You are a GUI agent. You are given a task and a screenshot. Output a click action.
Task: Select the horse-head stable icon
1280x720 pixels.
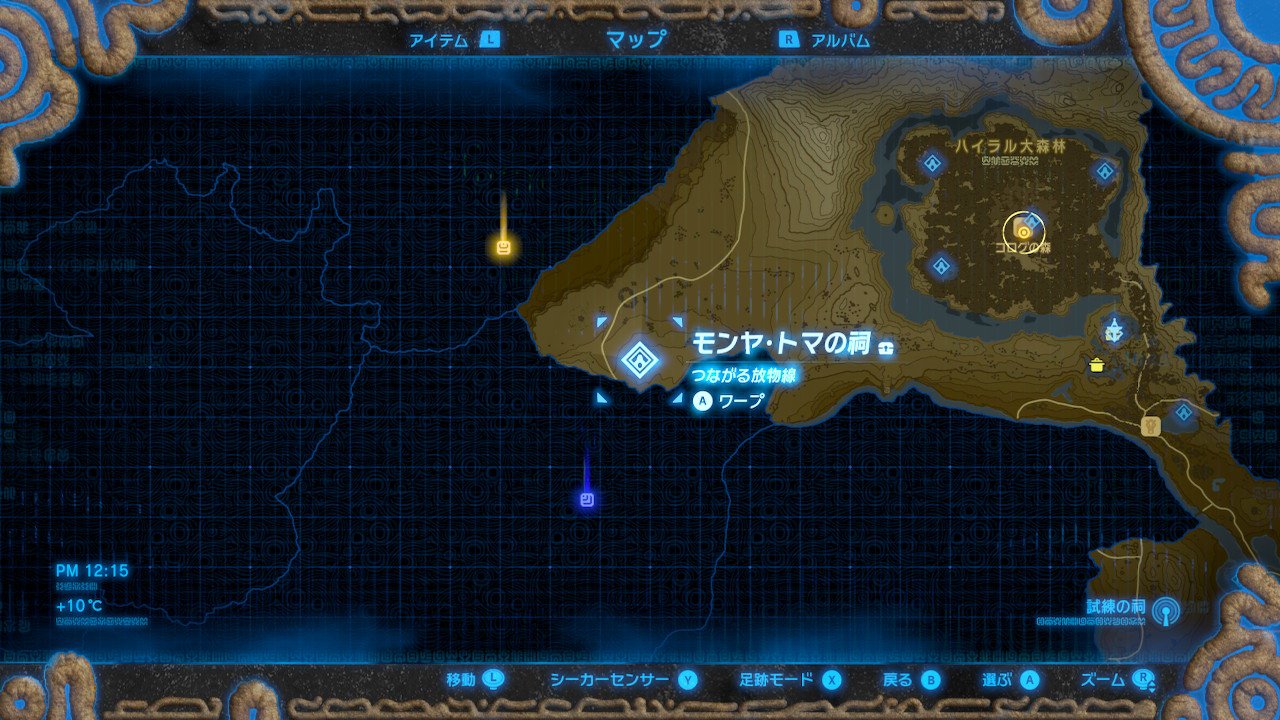point(1149,425)
